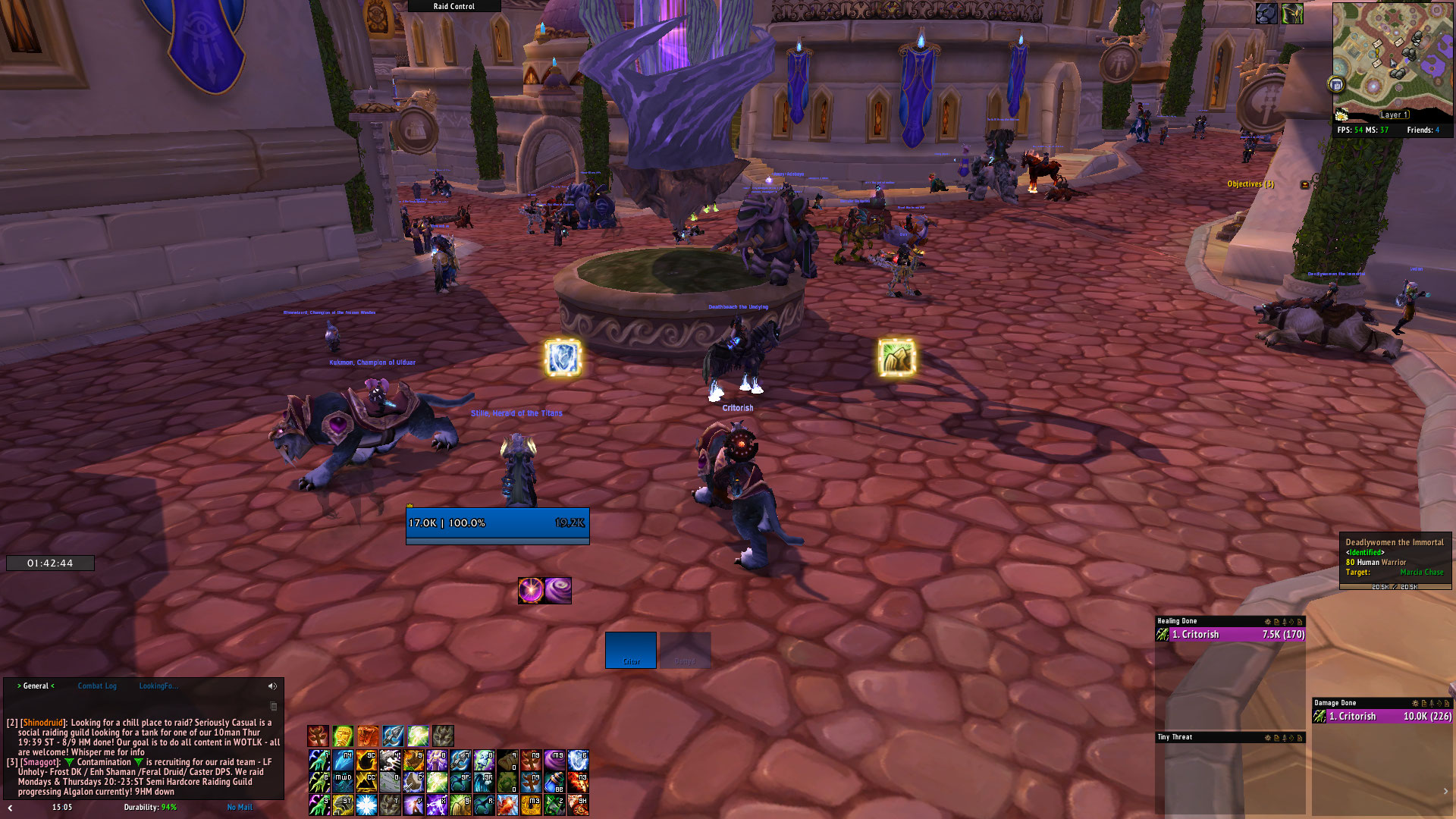This screenshot has height=819, width=1456.
Task: Open Healing Done meter settings gear
Action: click(x=1268, y=622)
